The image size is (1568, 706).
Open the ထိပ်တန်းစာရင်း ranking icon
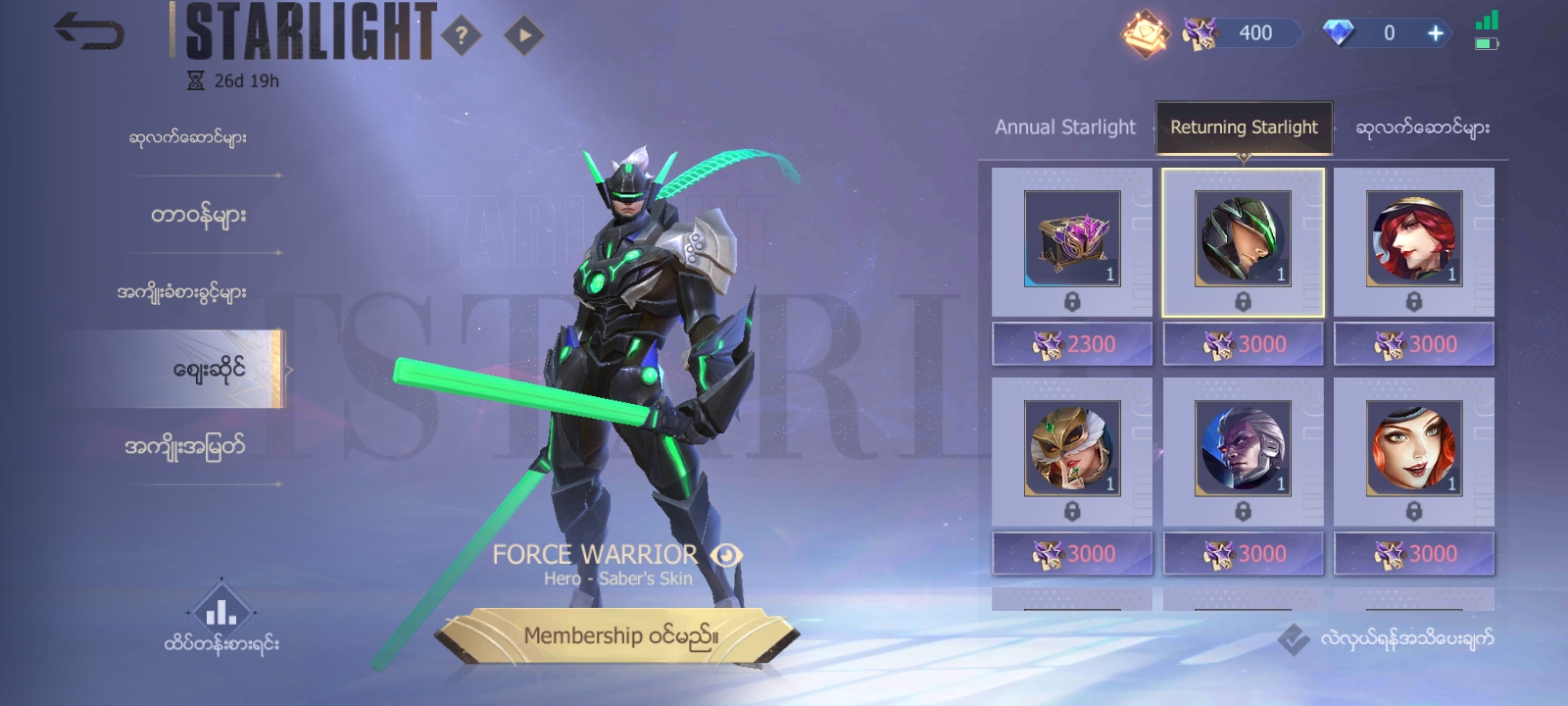221,612
